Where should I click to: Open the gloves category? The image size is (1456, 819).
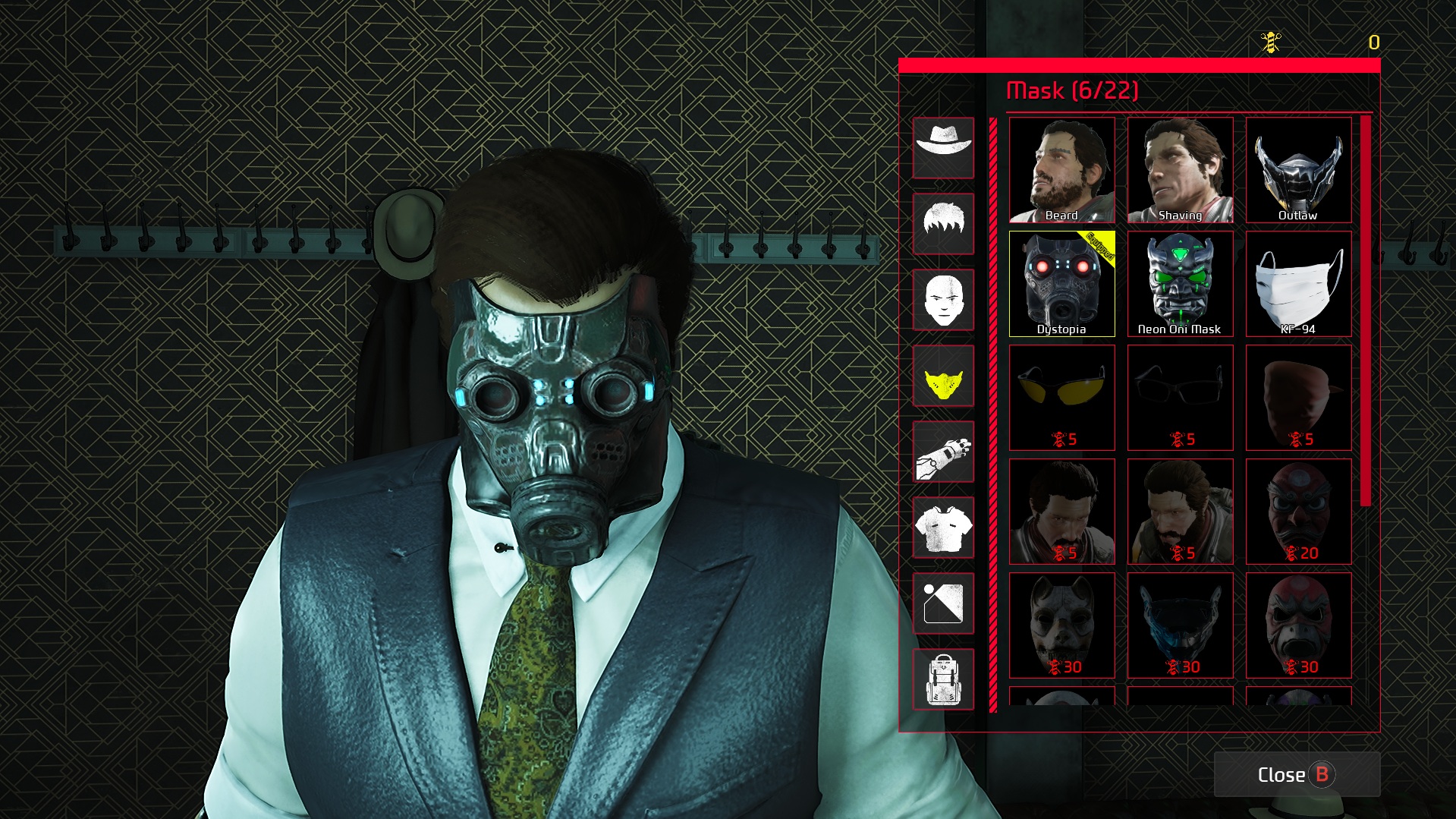coord(943,452)
